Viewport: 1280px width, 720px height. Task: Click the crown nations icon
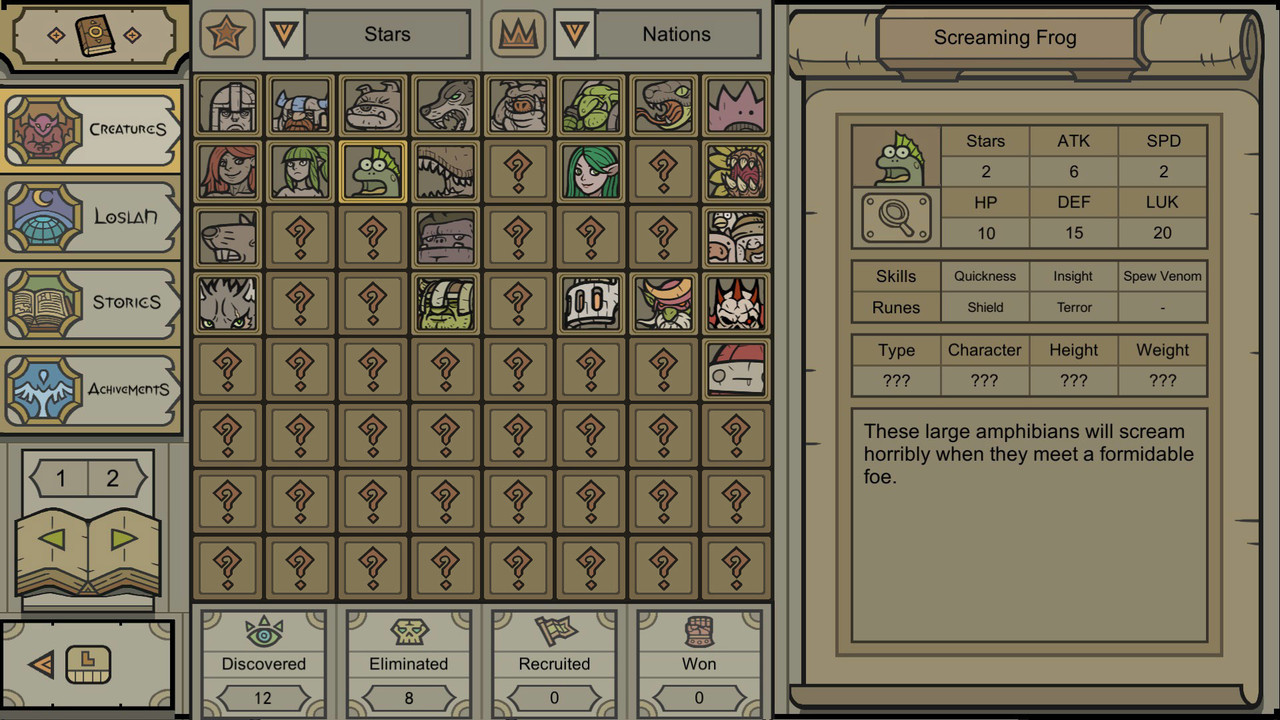point(518,35)
